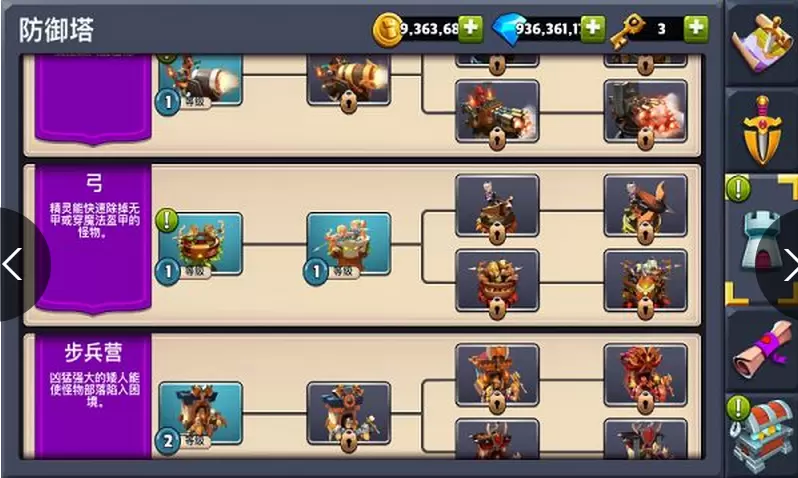Add more keys with plus button
This screenshot has height=478, width=798.
pos(697,28)
